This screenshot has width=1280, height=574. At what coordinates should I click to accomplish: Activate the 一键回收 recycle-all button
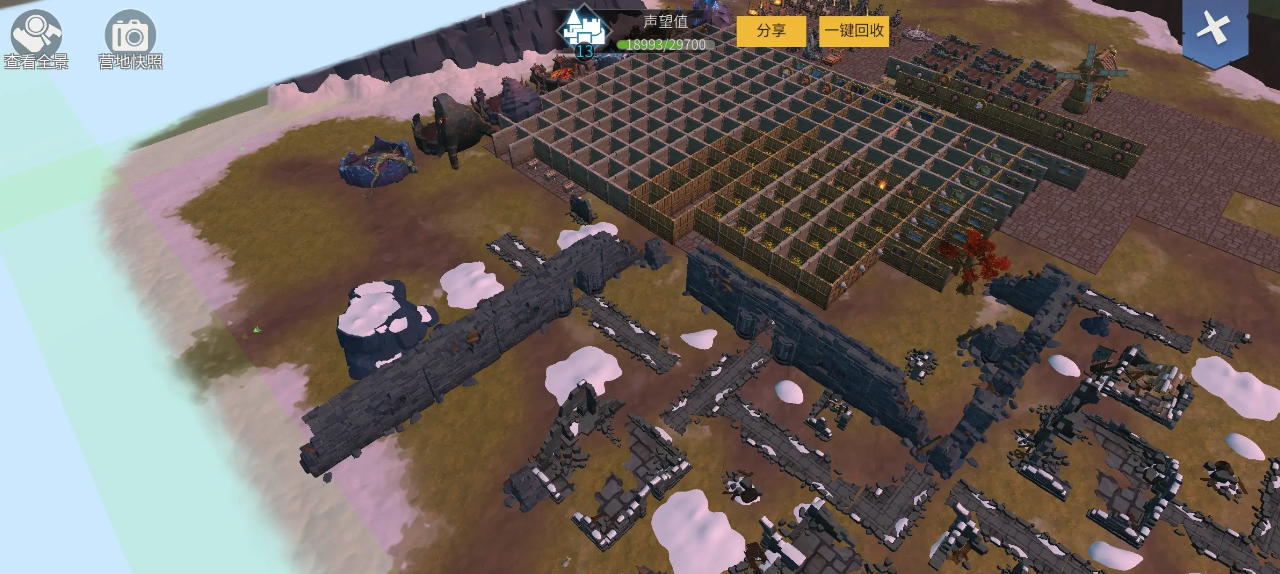pyautogui.click(x=854, y=31)
